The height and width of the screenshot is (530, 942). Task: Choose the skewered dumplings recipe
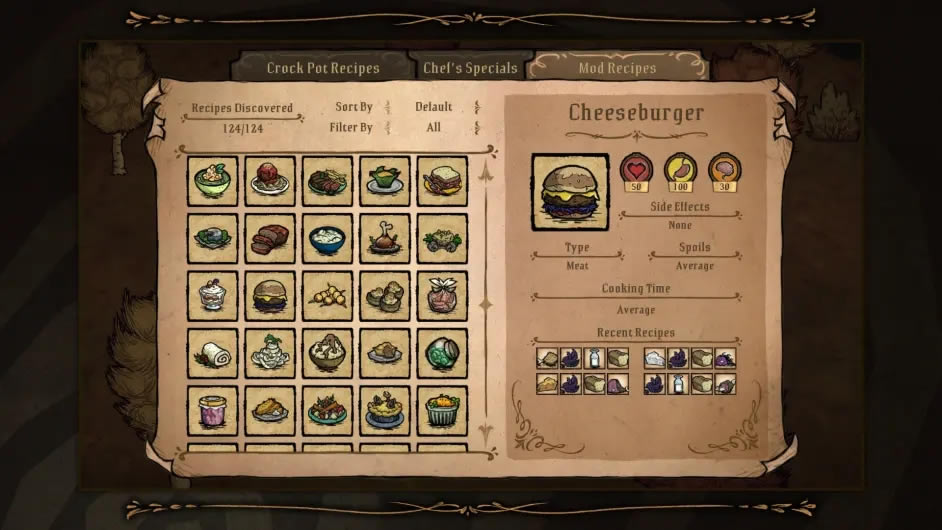[x=327, y=296]
